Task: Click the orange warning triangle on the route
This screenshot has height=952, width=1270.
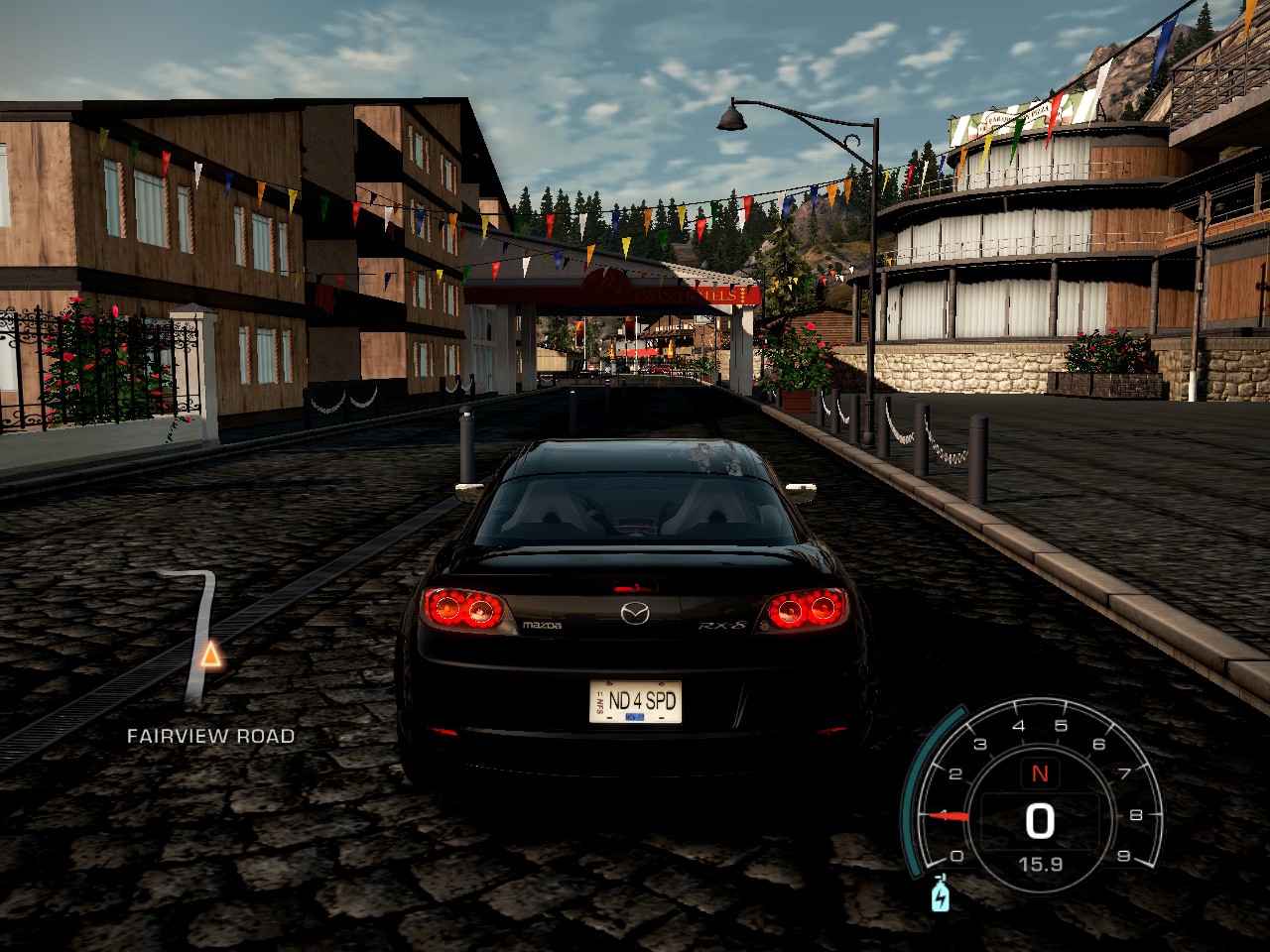Action: 210,655
